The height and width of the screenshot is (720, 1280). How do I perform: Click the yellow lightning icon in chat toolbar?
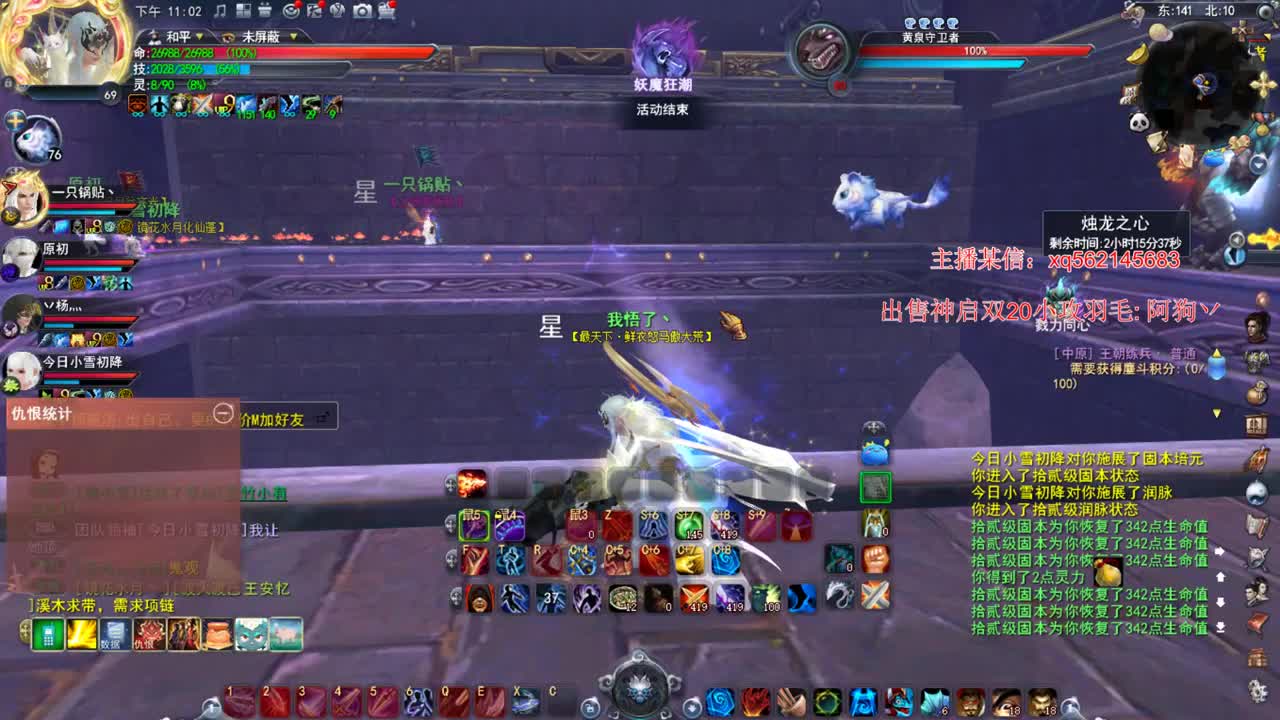80,632
